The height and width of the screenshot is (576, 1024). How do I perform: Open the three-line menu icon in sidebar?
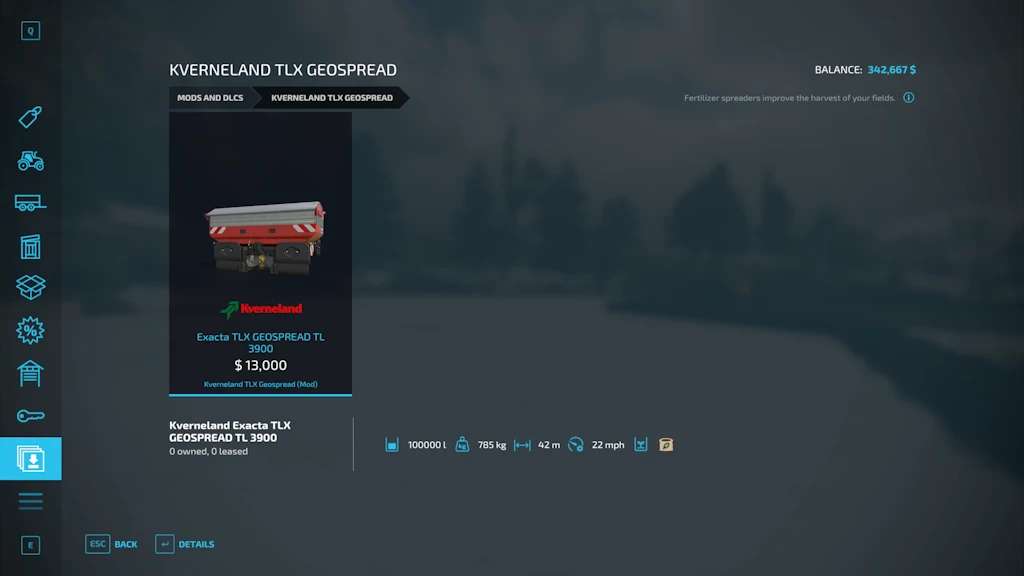click(30, 500)
